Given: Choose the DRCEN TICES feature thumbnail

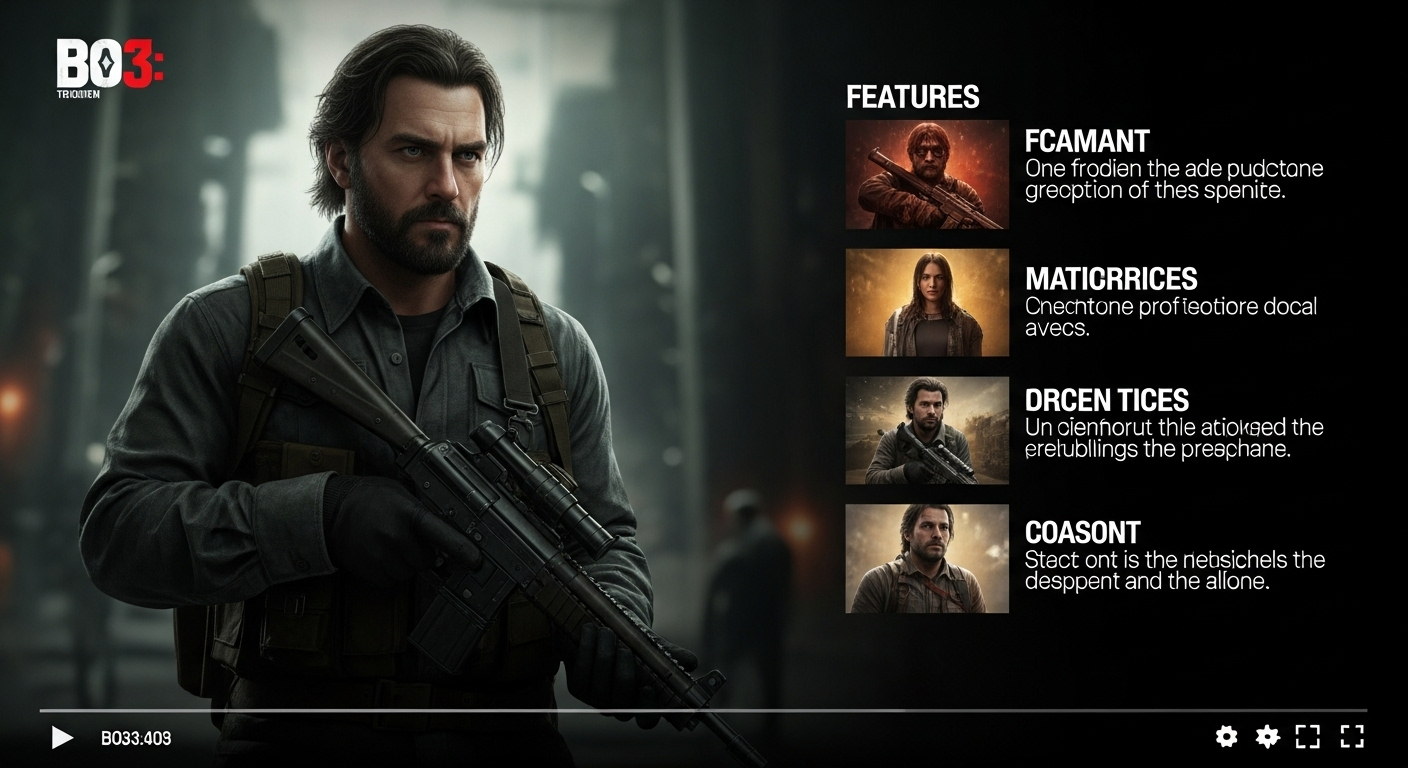Looking at the screenshot, I should 927,431.
